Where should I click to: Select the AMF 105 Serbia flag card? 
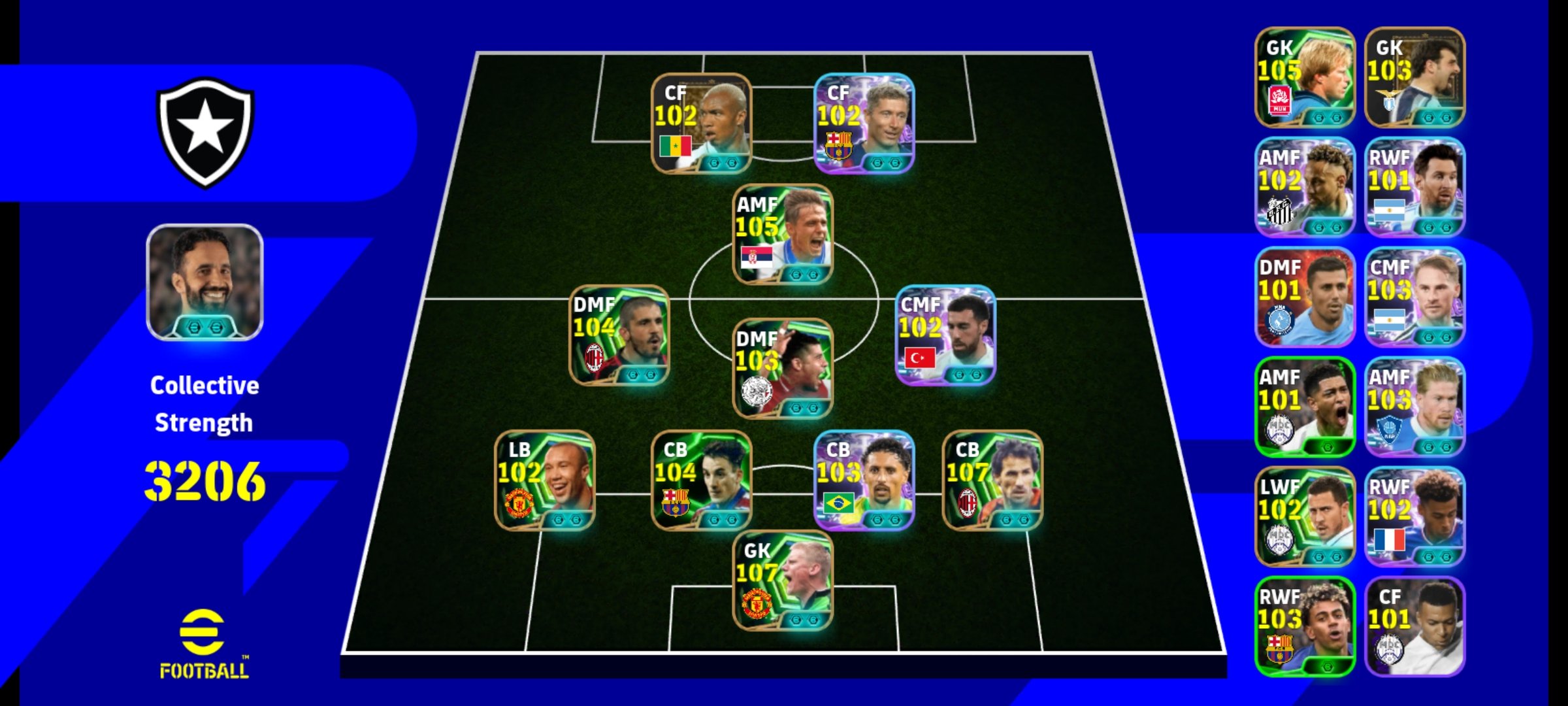click(x=783, y=235)
